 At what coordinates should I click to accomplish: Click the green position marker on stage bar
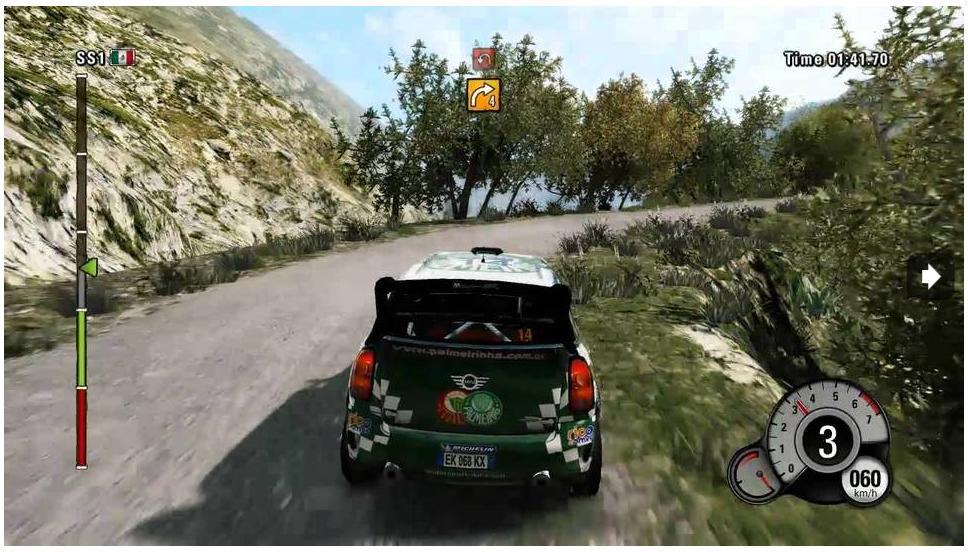point(89,267)
